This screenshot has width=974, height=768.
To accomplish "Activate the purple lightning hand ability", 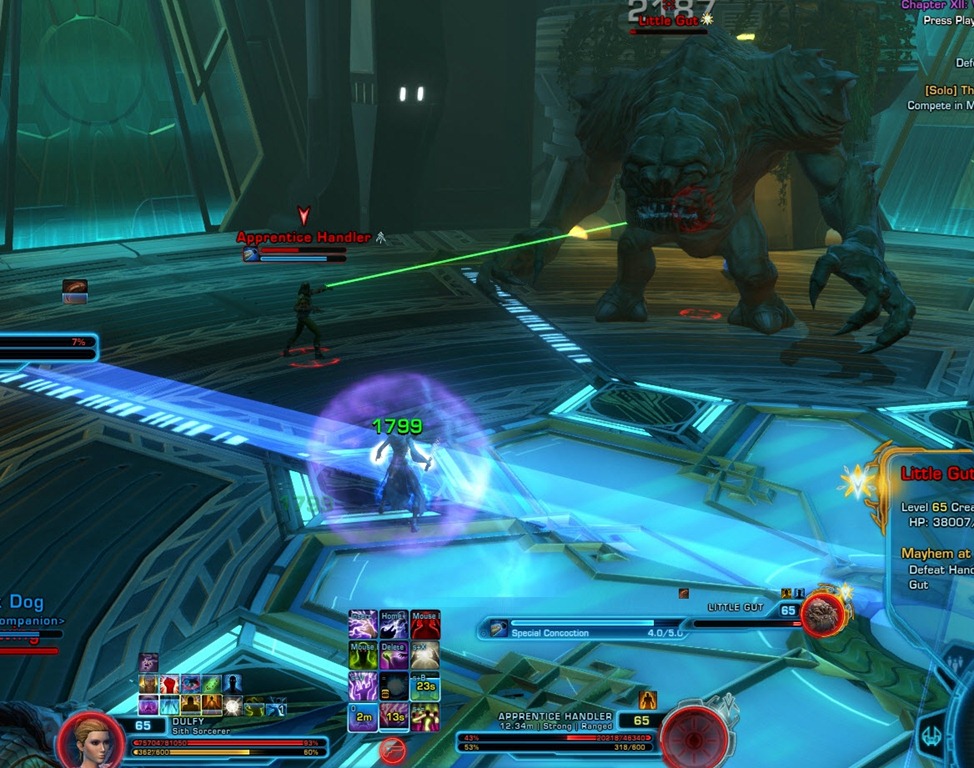I will point(363,625).
